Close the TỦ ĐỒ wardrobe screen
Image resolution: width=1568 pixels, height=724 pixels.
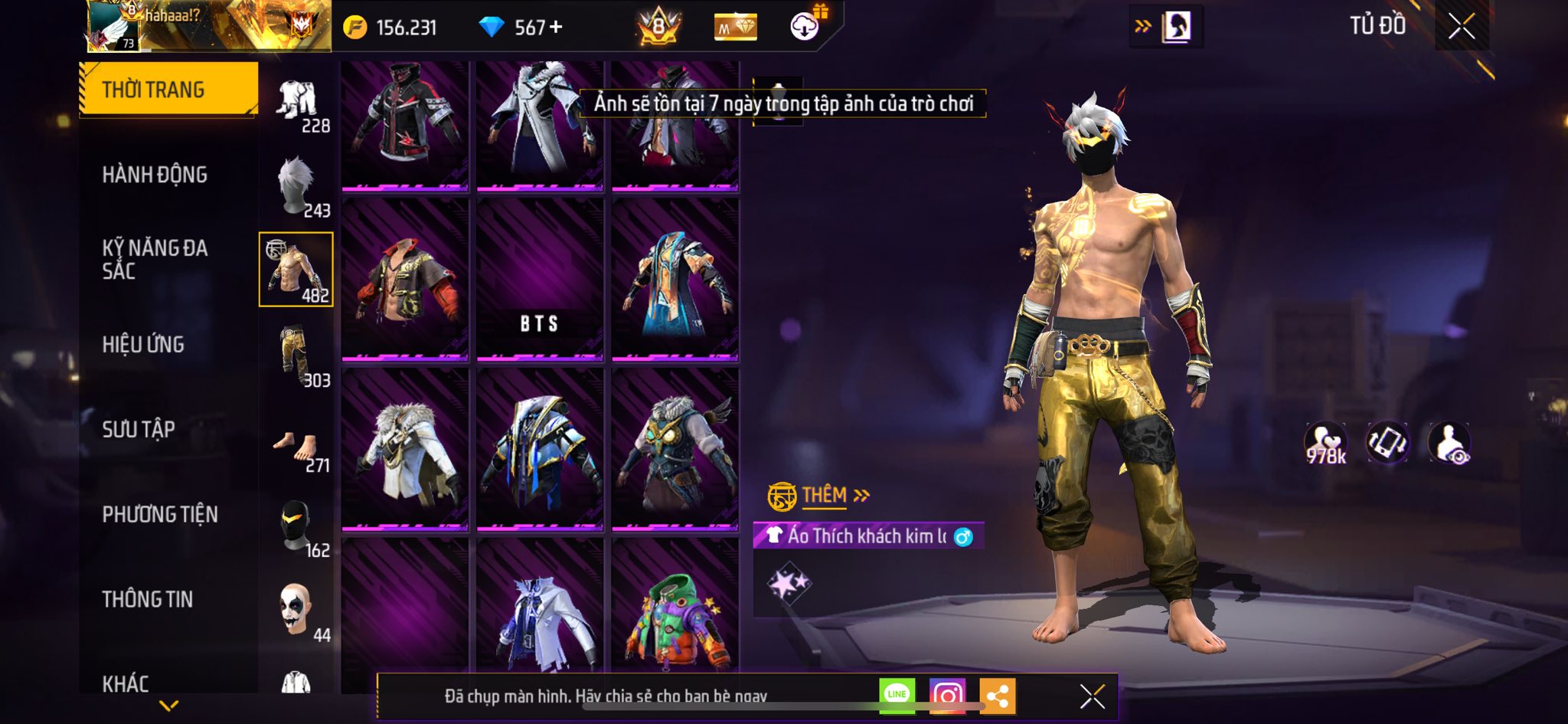1461,27
